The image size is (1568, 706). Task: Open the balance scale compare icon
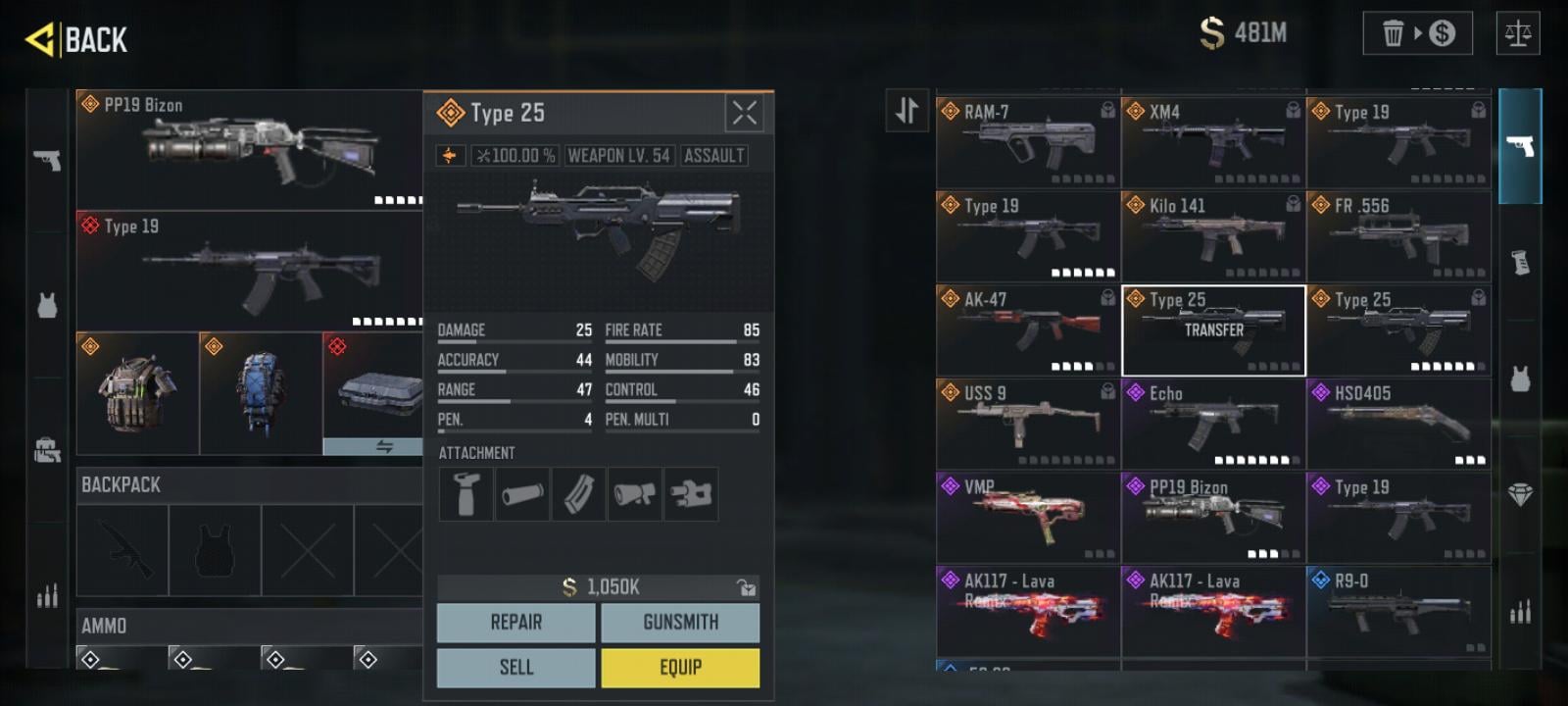pyautogui.click(x=1518, y=33)
